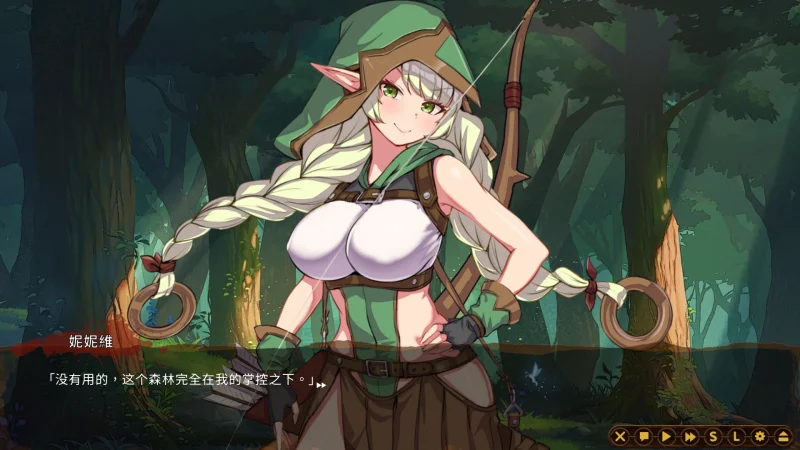Open settings via the gear icon

[759, 436]
